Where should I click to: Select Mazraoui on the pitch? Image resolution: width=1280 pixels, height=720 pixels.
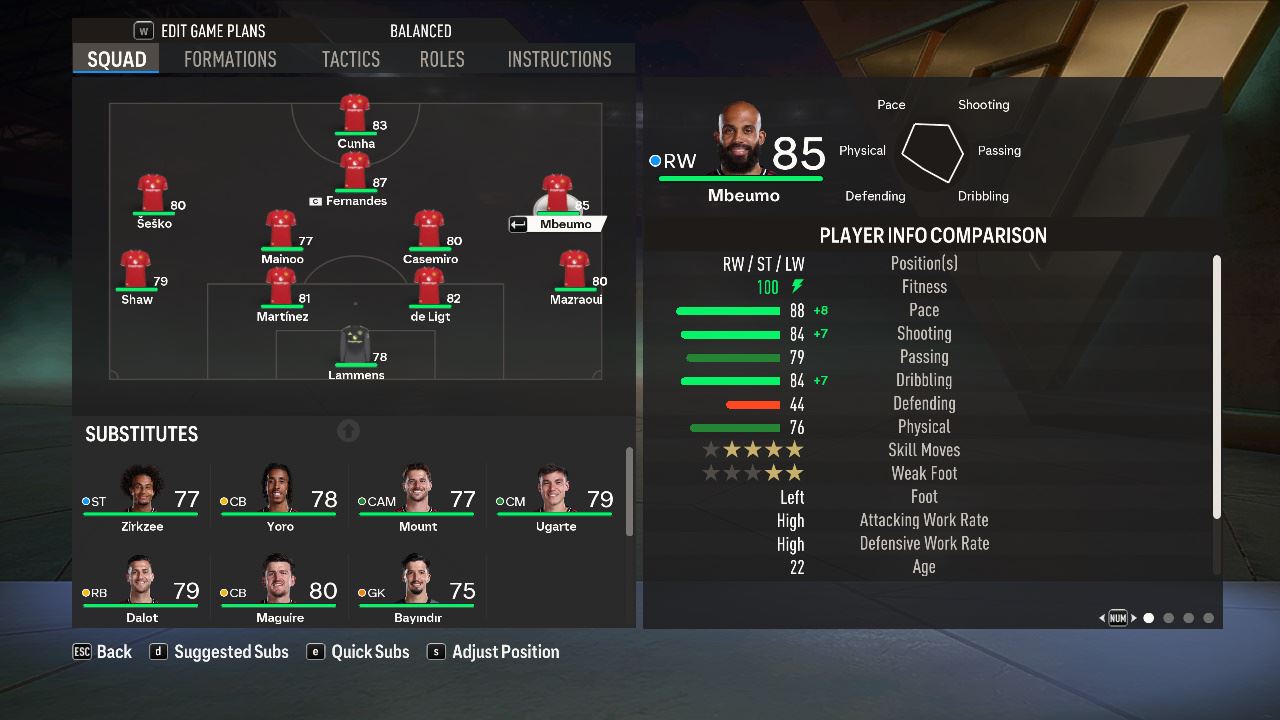pos(575,270)
